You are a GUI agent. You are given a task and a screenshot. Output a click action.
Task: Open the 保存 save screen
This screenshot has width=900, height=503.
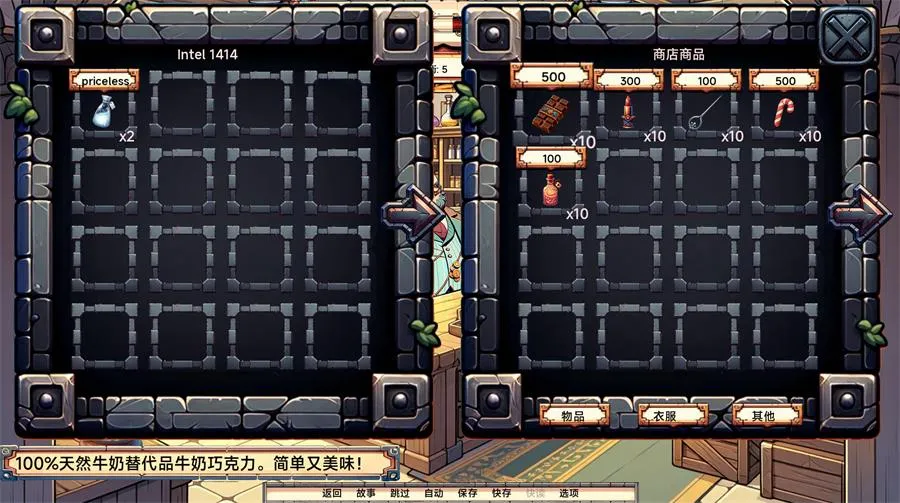click(467, 493)
